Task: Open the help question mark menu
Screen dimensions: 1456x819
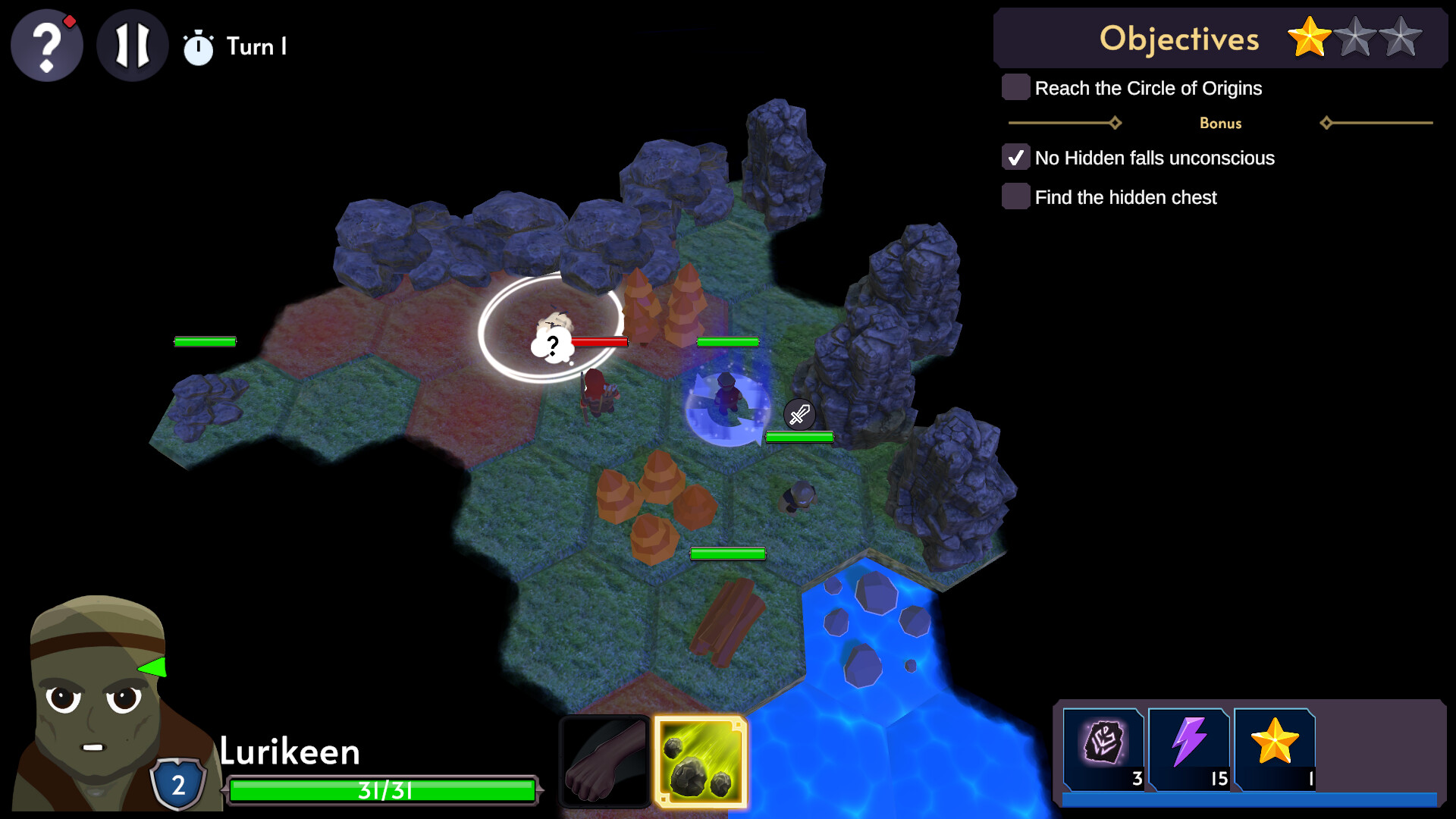Action: click(x=46, y=45)
